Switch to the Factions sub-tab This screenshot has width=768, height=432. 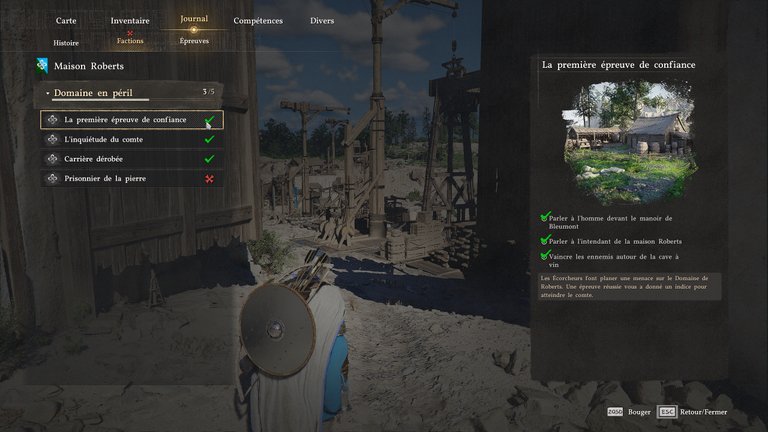pyautogui.click(x=130, y=41)
